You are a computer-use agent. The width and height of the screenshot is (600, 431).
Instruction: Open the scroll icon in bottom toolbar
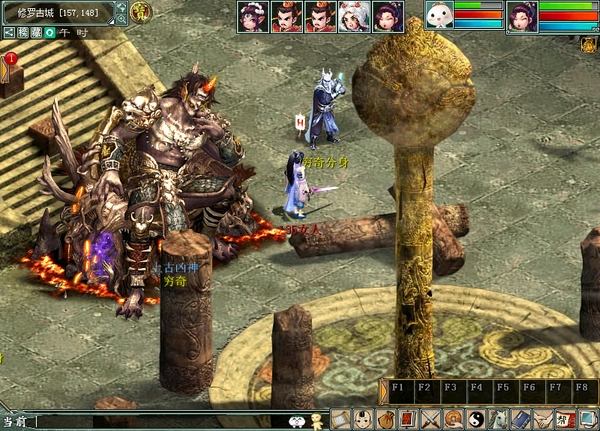tap(341, 420)
